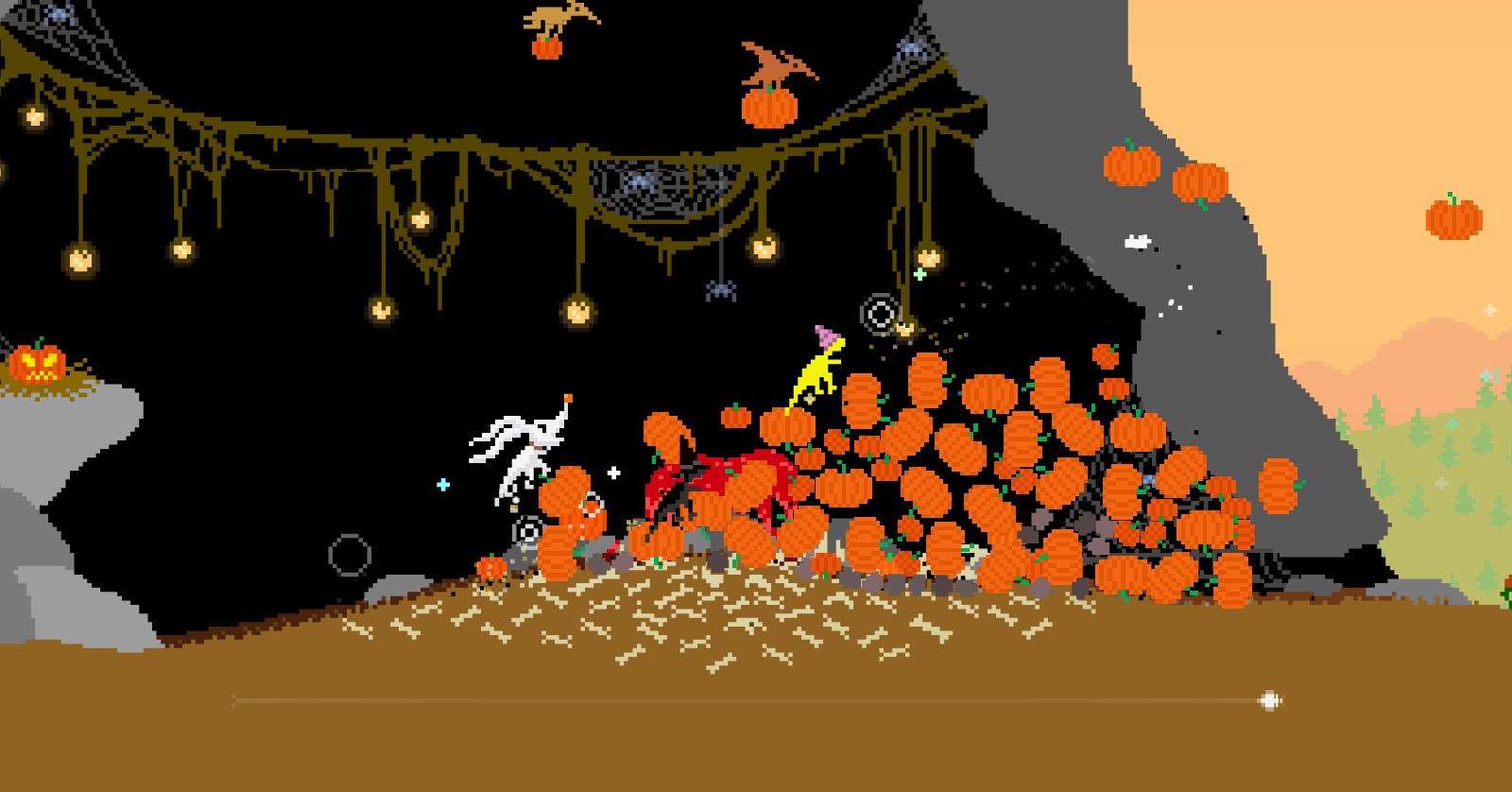Click the leftmost lantern on the vine

(36, 118)
